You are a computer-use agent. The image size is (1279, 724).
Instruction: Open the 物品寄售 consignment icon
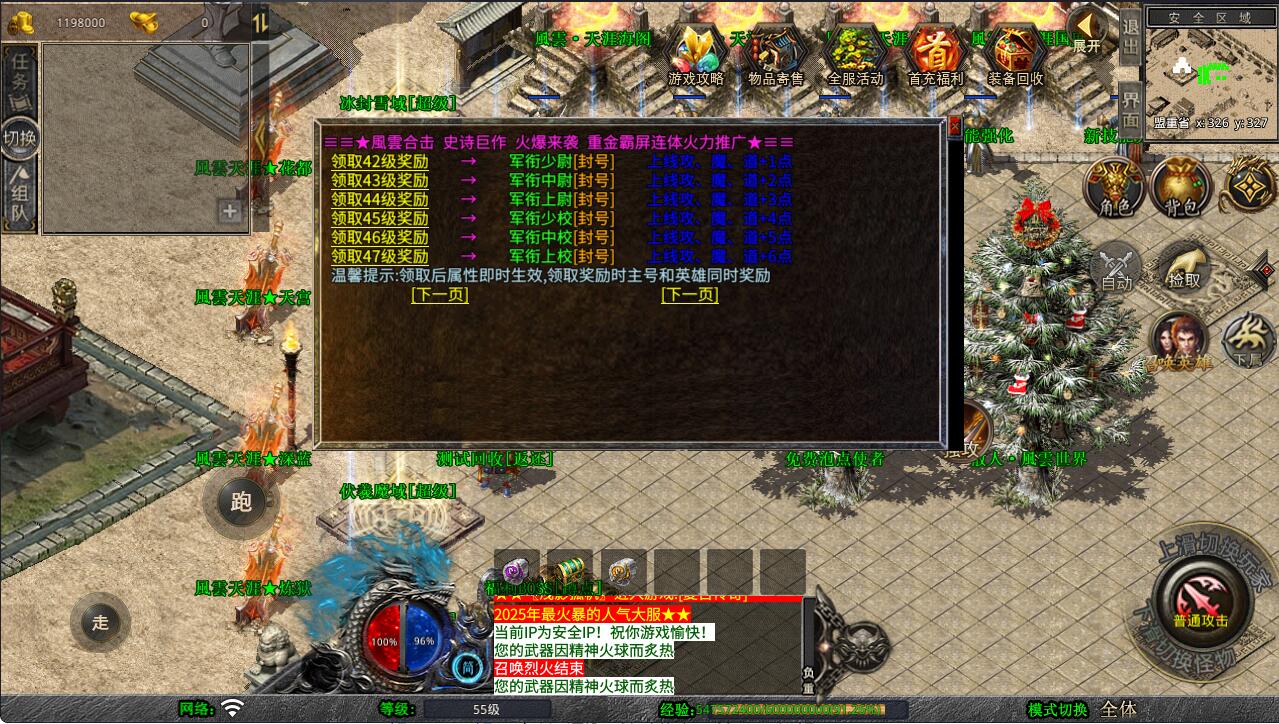pyautogui.click(x=776, y=55)
